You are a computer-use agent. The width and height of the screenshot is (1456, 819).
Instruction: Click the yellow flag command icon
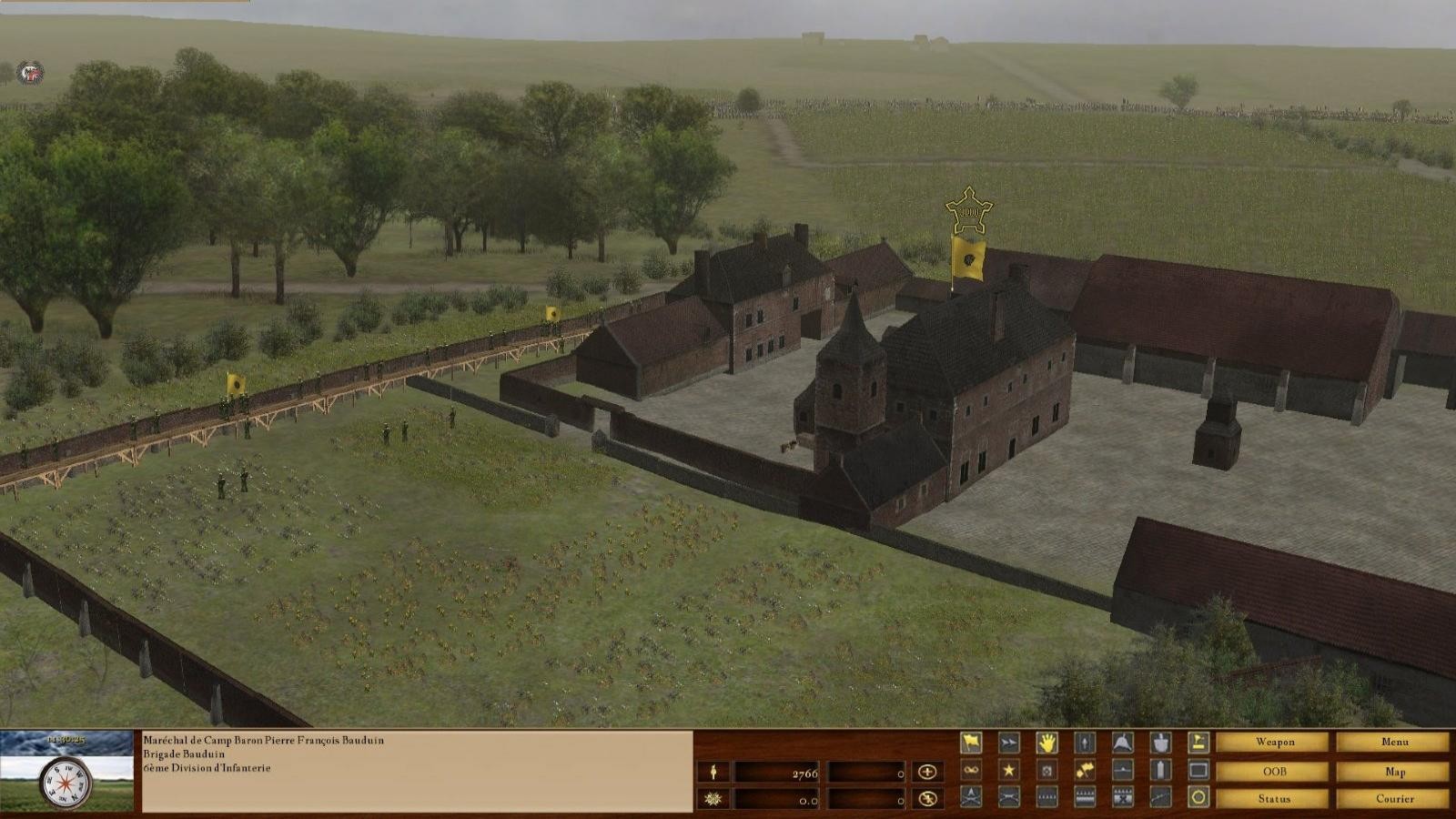(x=971, y=743)
